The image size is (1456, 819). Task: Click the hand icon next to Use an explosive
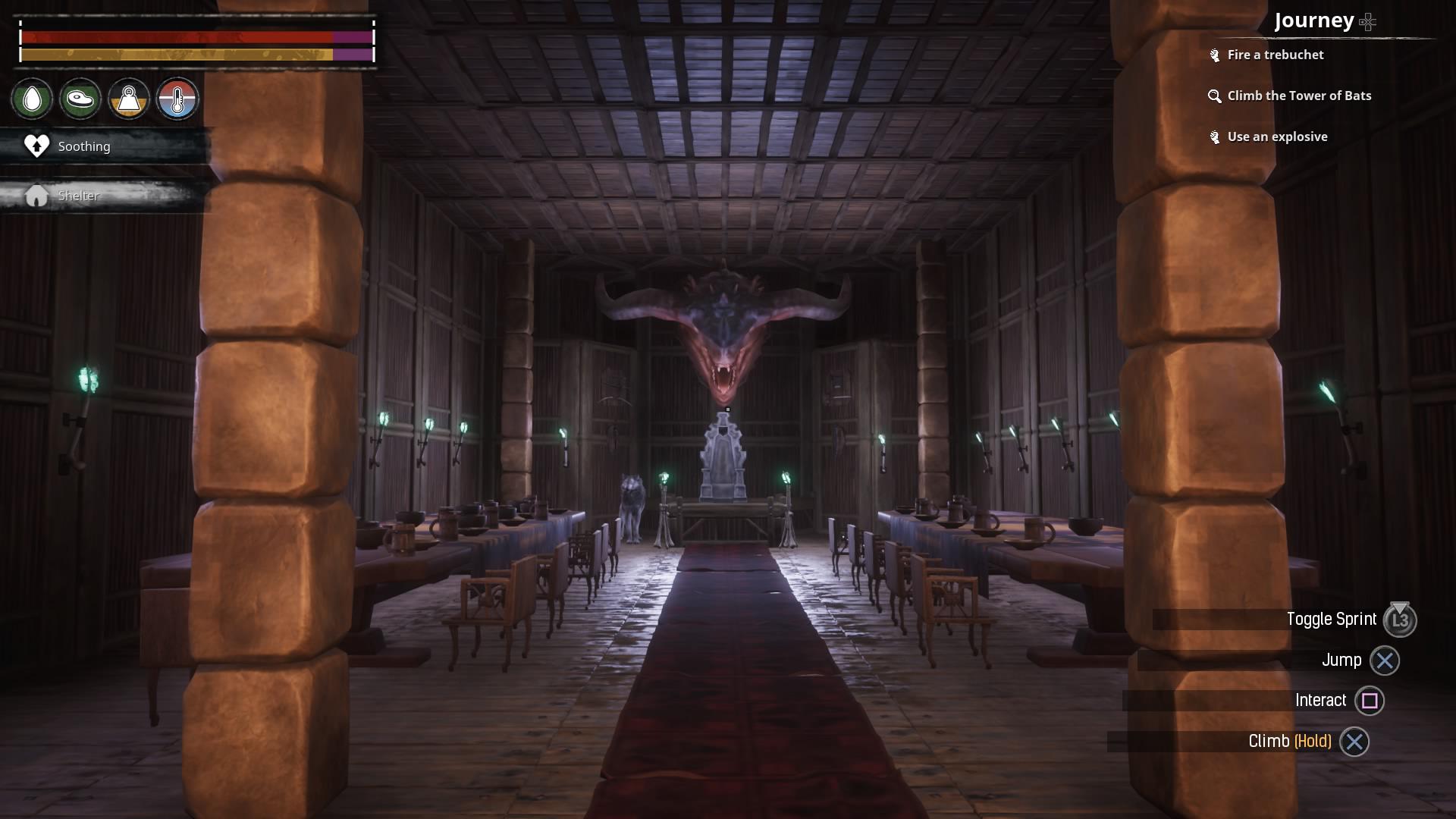coord(1214,136)
